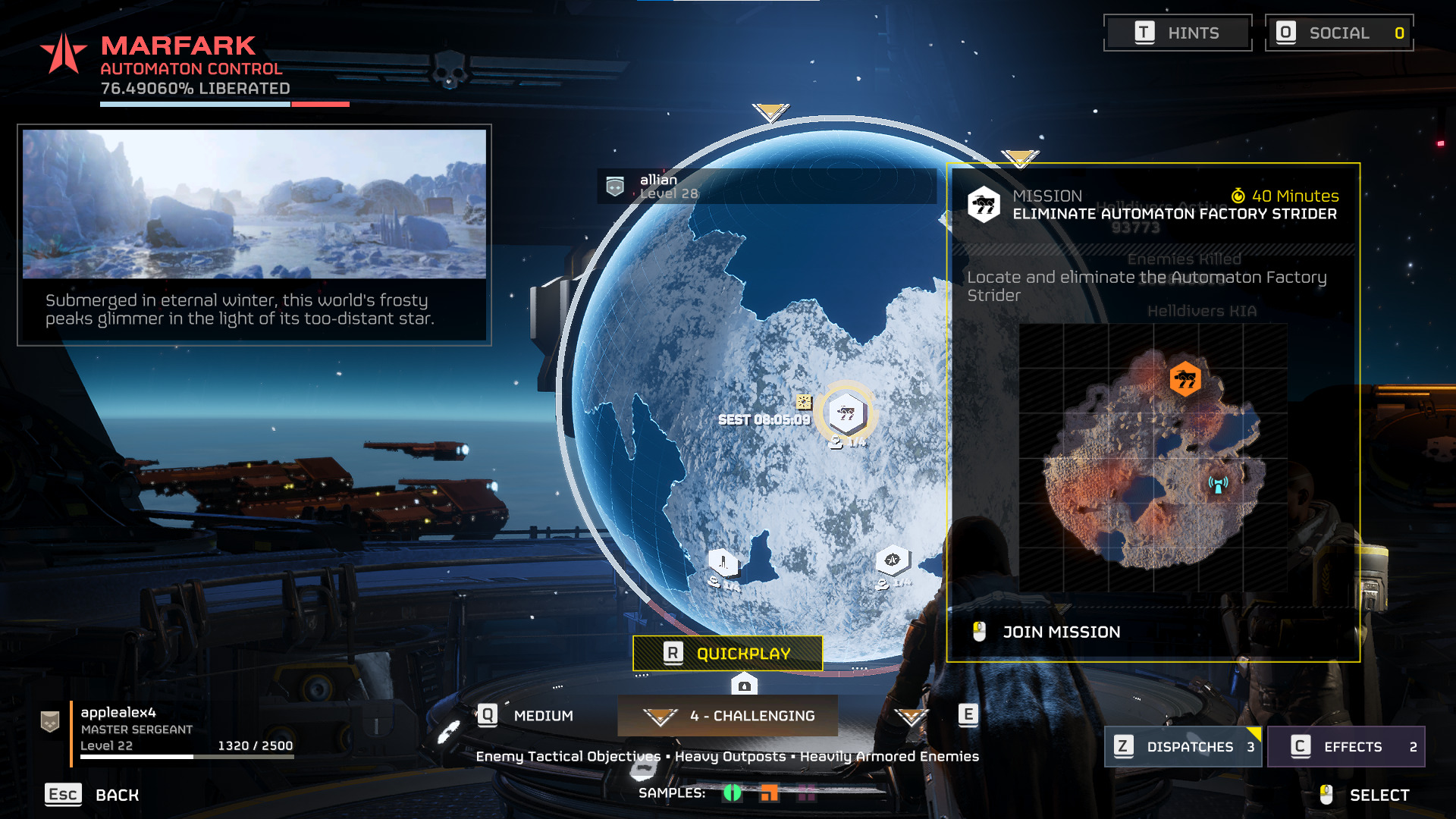Image resolution: width=1456 pixels, height=819 pixels.
Task: Open the Social menu
Action: click(1338, 33)
